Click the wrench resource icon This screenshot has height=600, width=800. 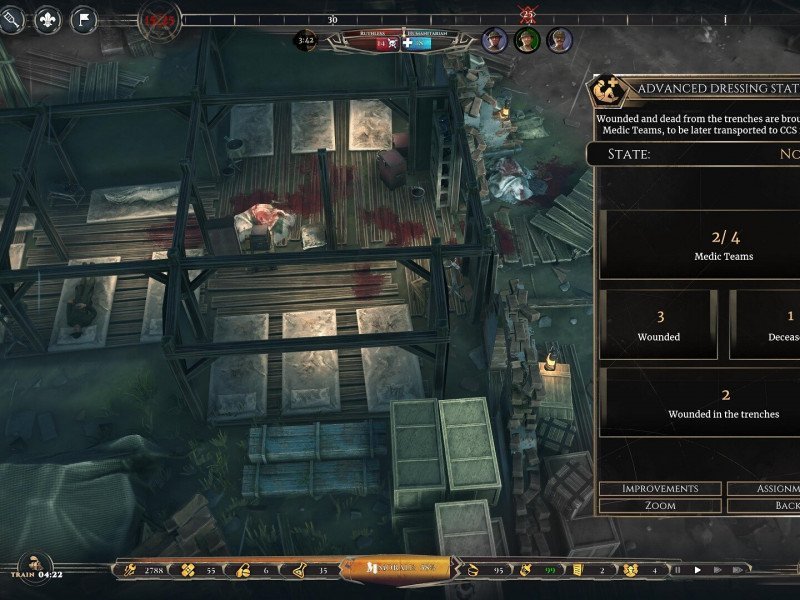click(128, 570)
